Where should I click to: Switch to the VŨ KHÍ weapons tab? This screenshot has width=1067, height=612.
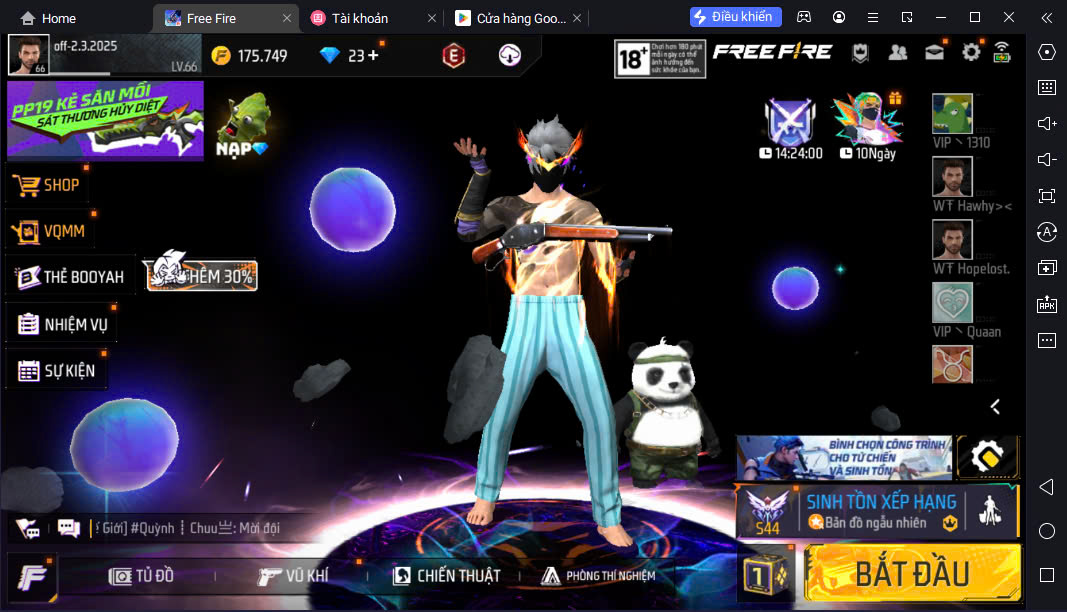pos(292,575)
